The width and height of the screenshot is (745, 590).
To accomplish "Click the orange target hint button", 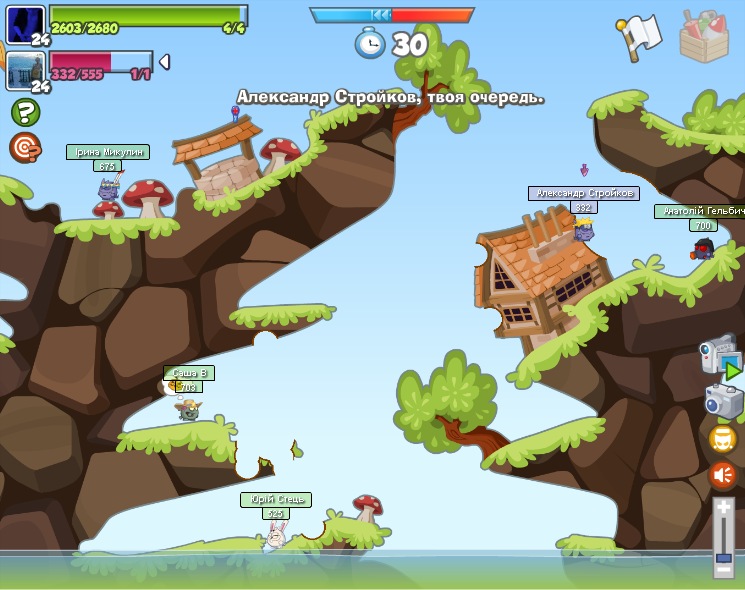I will coord(25,147).
